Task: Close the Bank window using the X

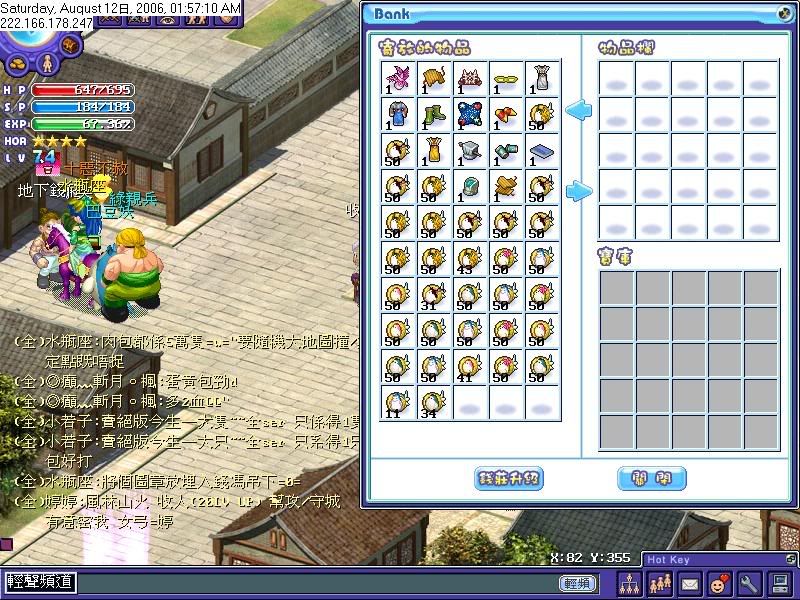Action: [x=783, y=13]
